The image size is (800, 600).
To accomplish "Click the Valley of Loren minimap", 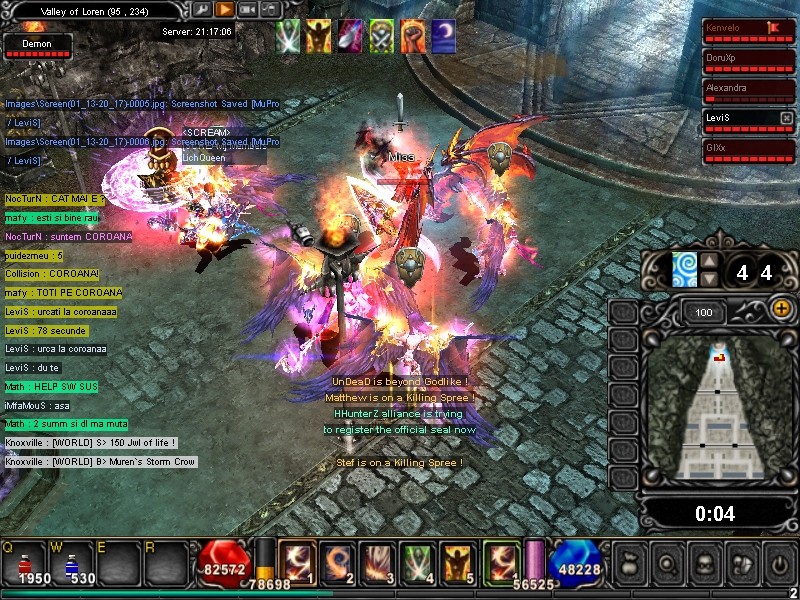I will coord(716,410).
